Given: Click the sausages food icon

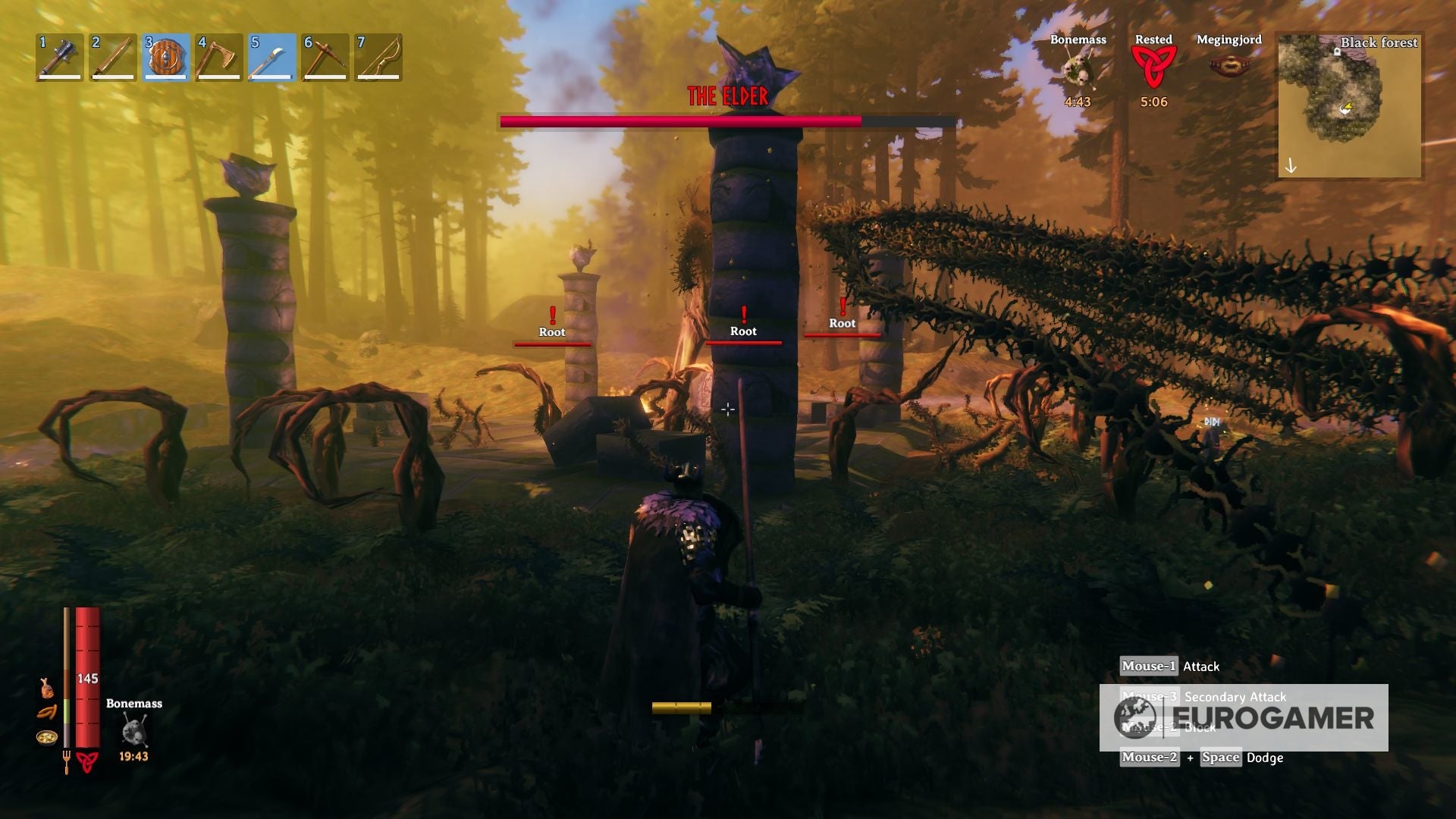Looking at the screenshot, I should pyautogui.click(x=47, y=712).
